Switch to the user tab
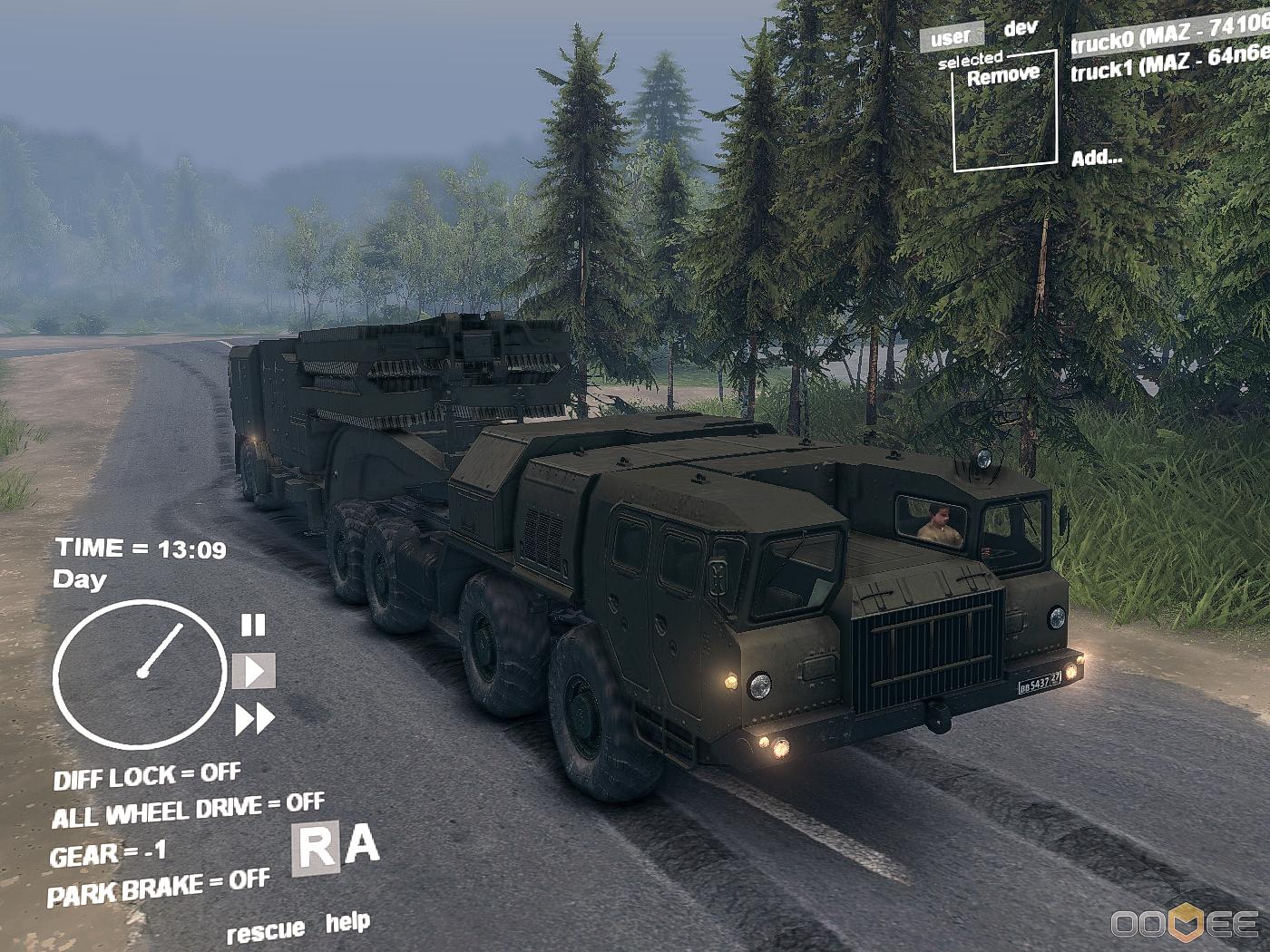Image resolution: width=1270 pixels, height=952 pixels. (951, 37)
